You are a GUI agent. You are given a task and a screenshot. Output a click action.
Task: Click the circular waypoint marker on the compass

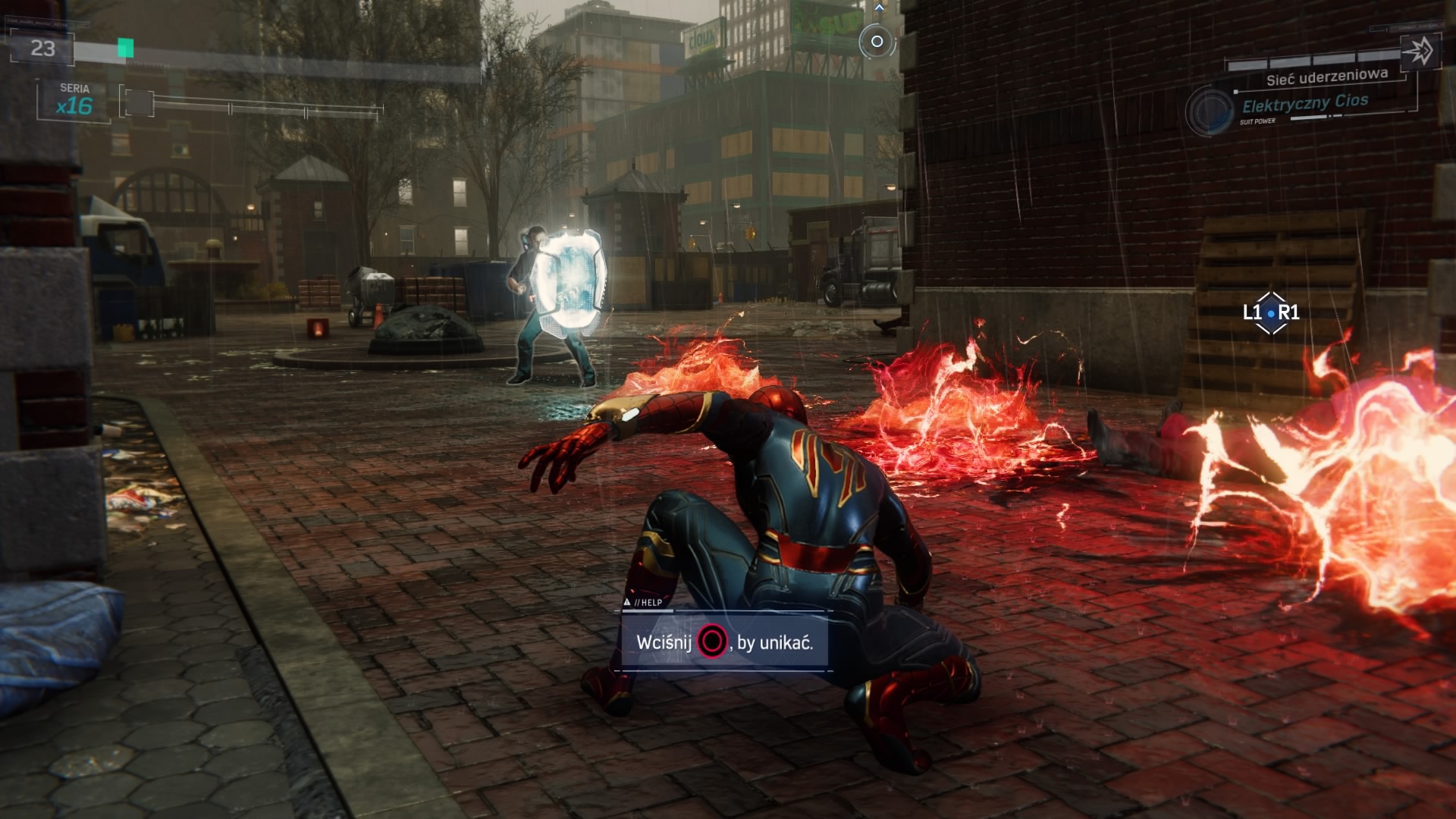(x=877, y=41)
